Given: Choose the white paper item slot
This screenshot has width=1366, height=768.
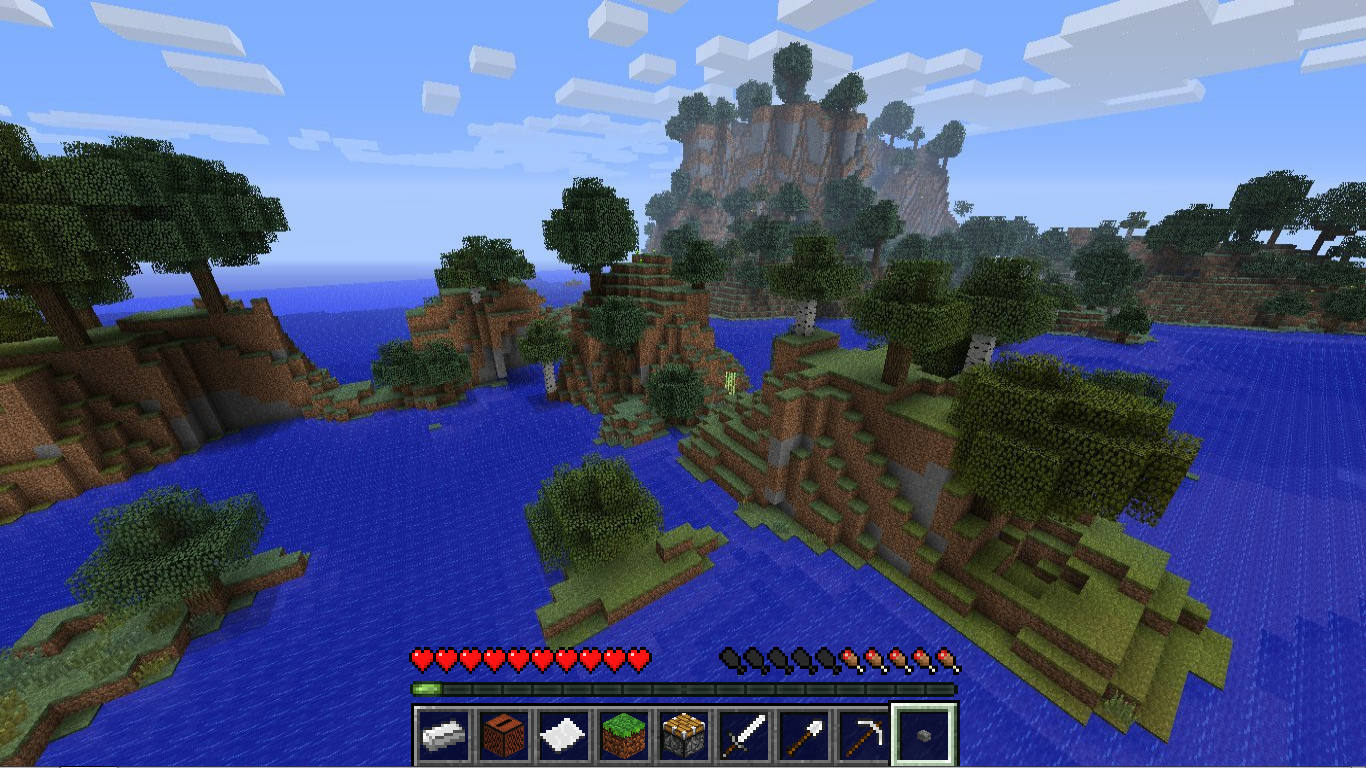Looking at the screenshot, I should [564, 736].
